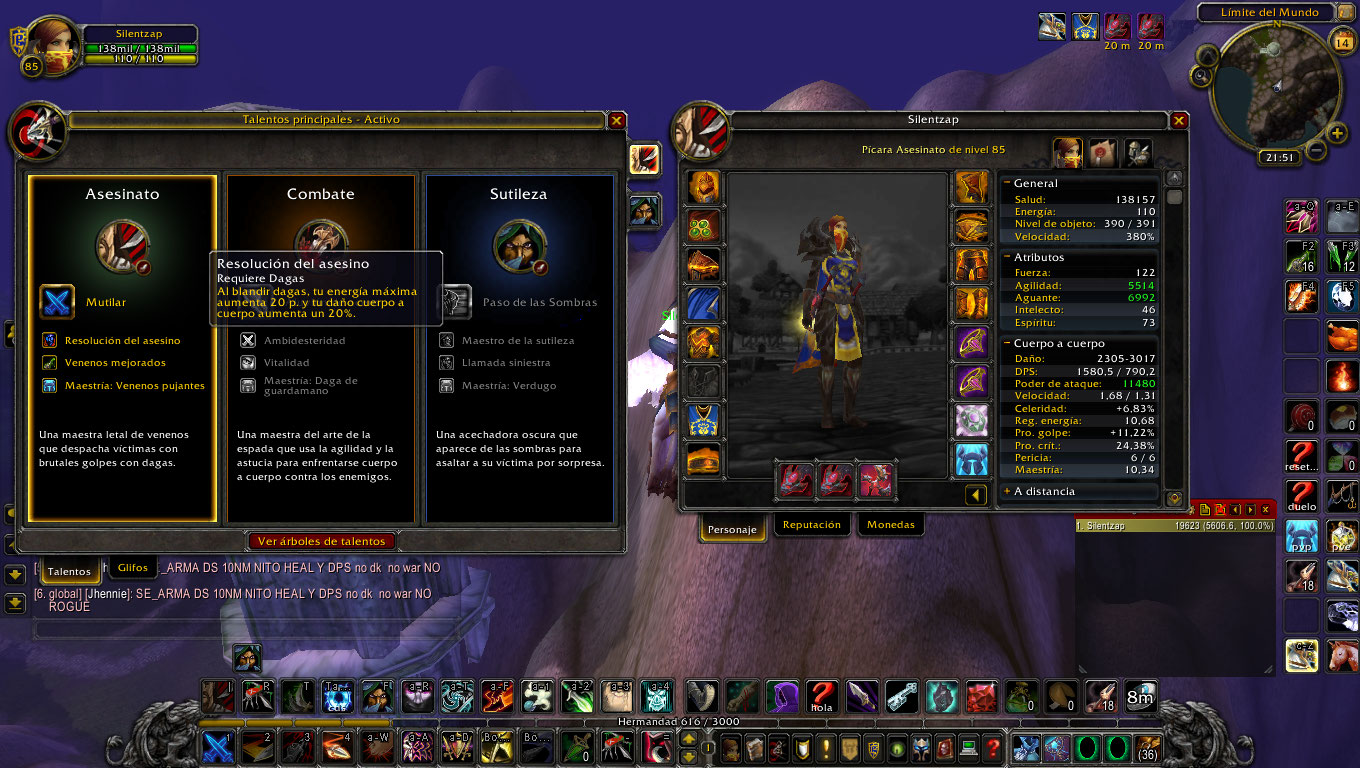Viewport: 1360px width, 768px height.
Task: Open the Glifos tab in talents window
Action: (132, 567)
